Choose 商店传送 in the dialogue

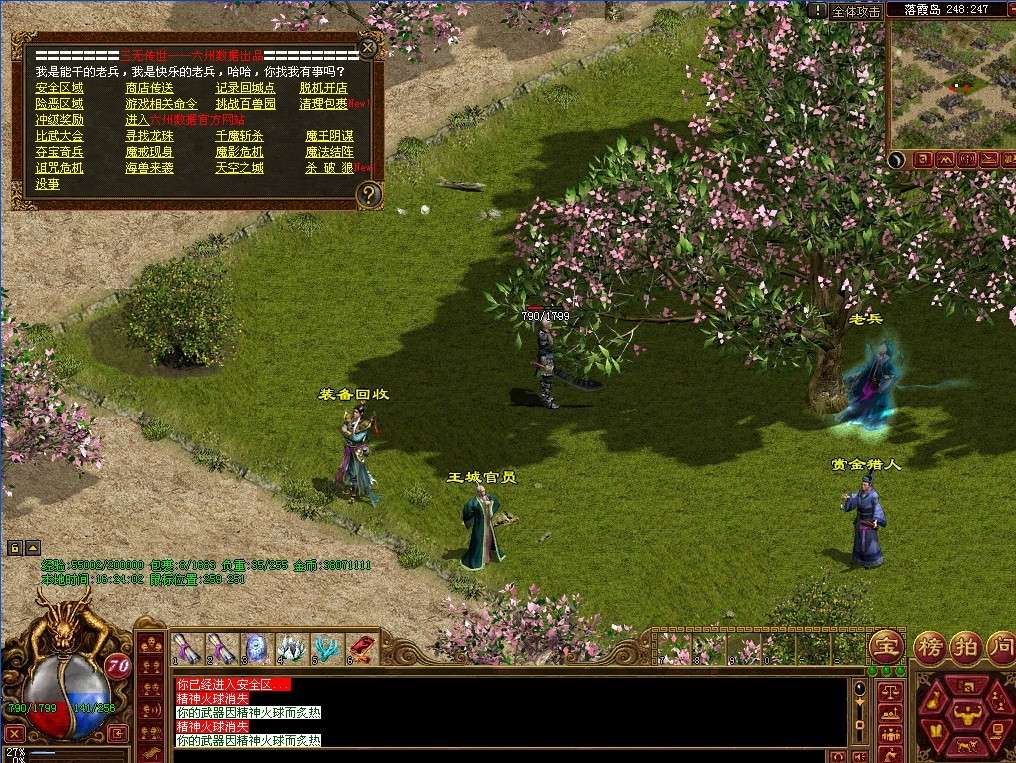tap(149, 88)
